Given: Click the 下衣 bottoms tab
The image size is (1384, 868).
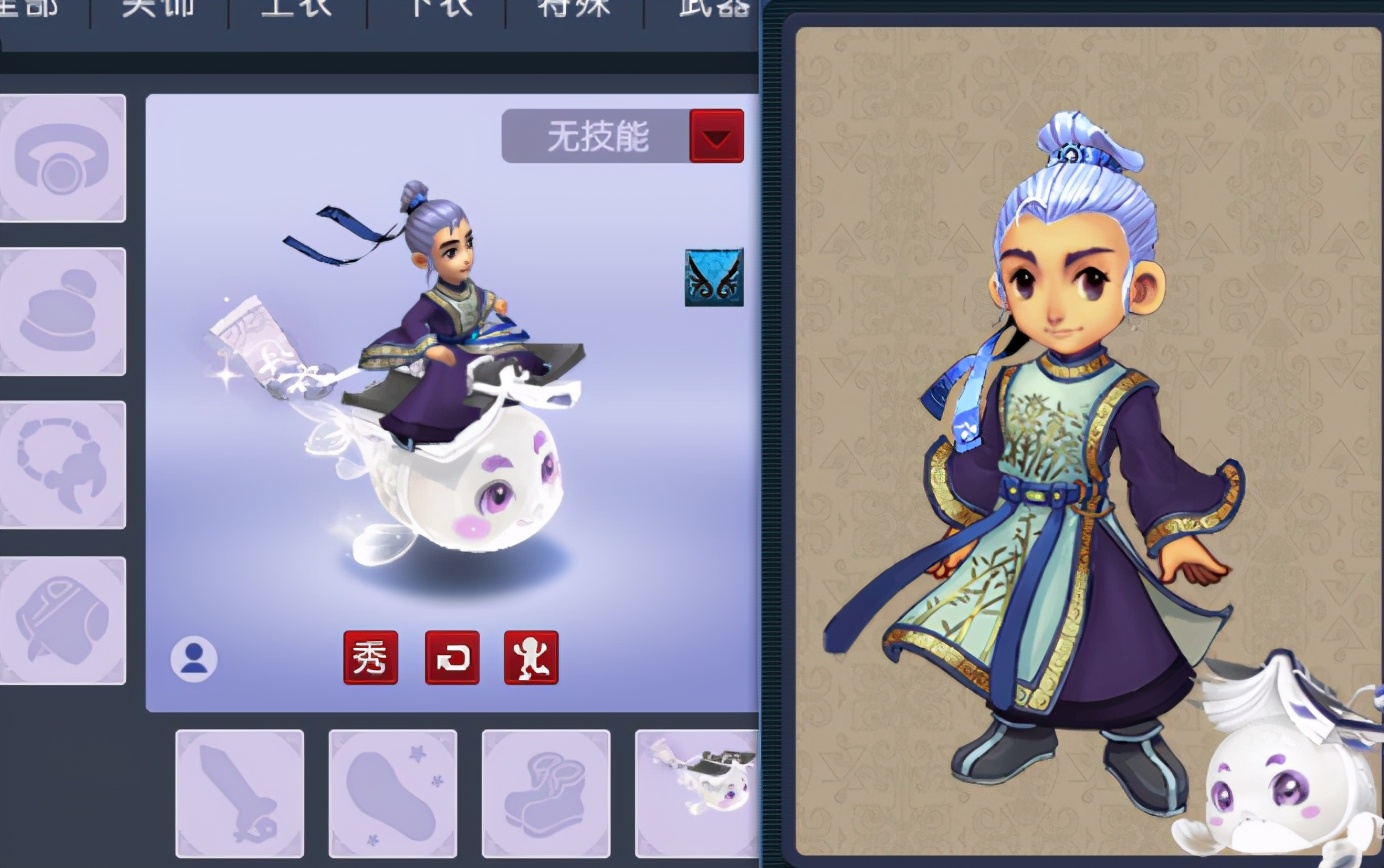Looking at the screenshot, I should 435,8.
